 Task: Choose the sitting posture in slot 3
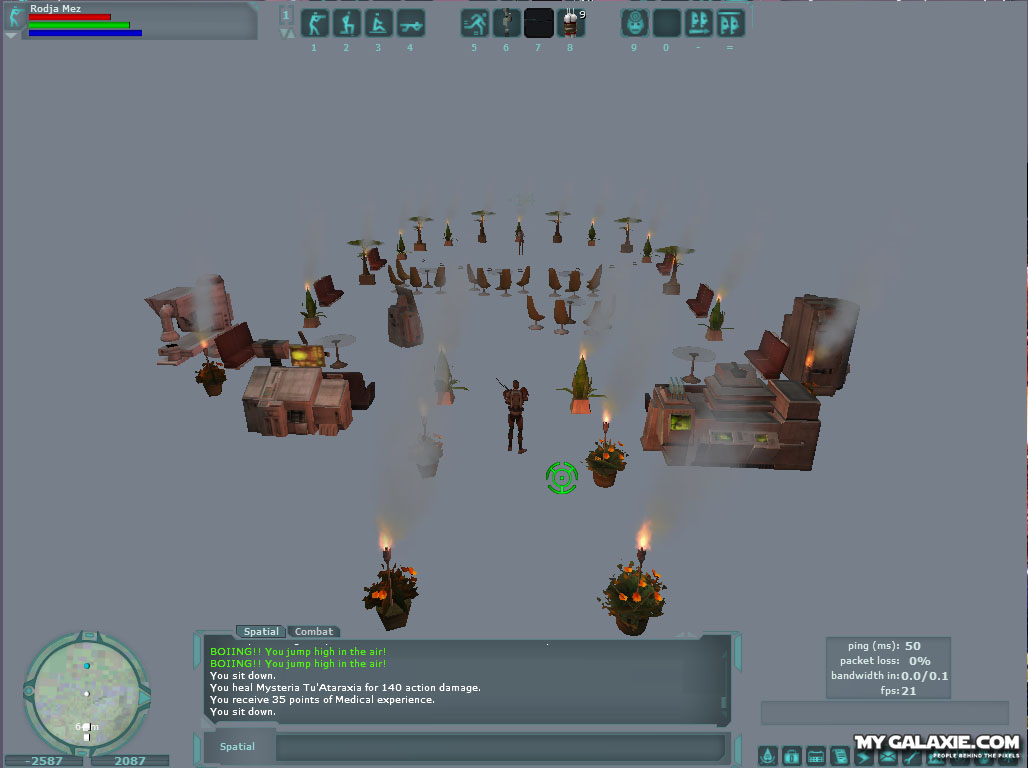coord(378,23)
